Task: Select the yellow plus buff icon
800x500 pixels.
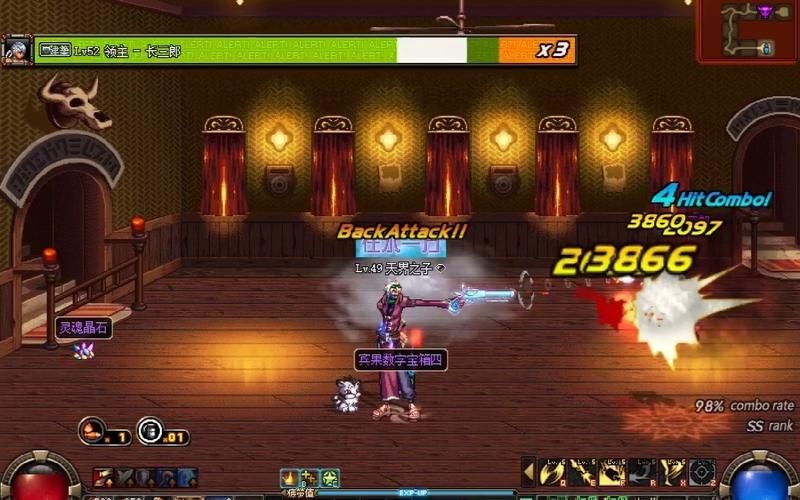Action: point(310,478)
